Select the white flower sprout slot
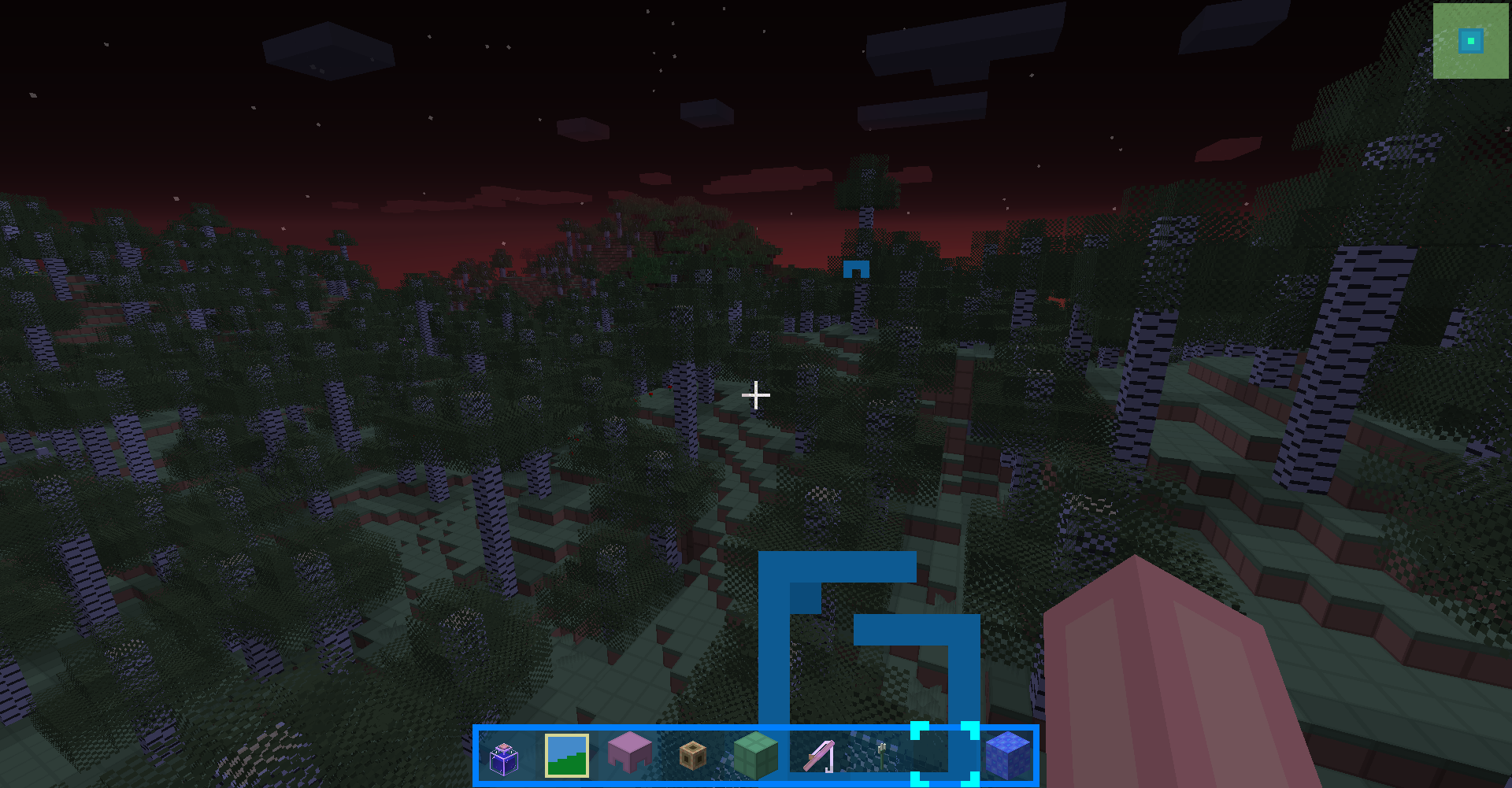Image resolution: width=1512 pixels, height=788 pixels. point(882,757)
